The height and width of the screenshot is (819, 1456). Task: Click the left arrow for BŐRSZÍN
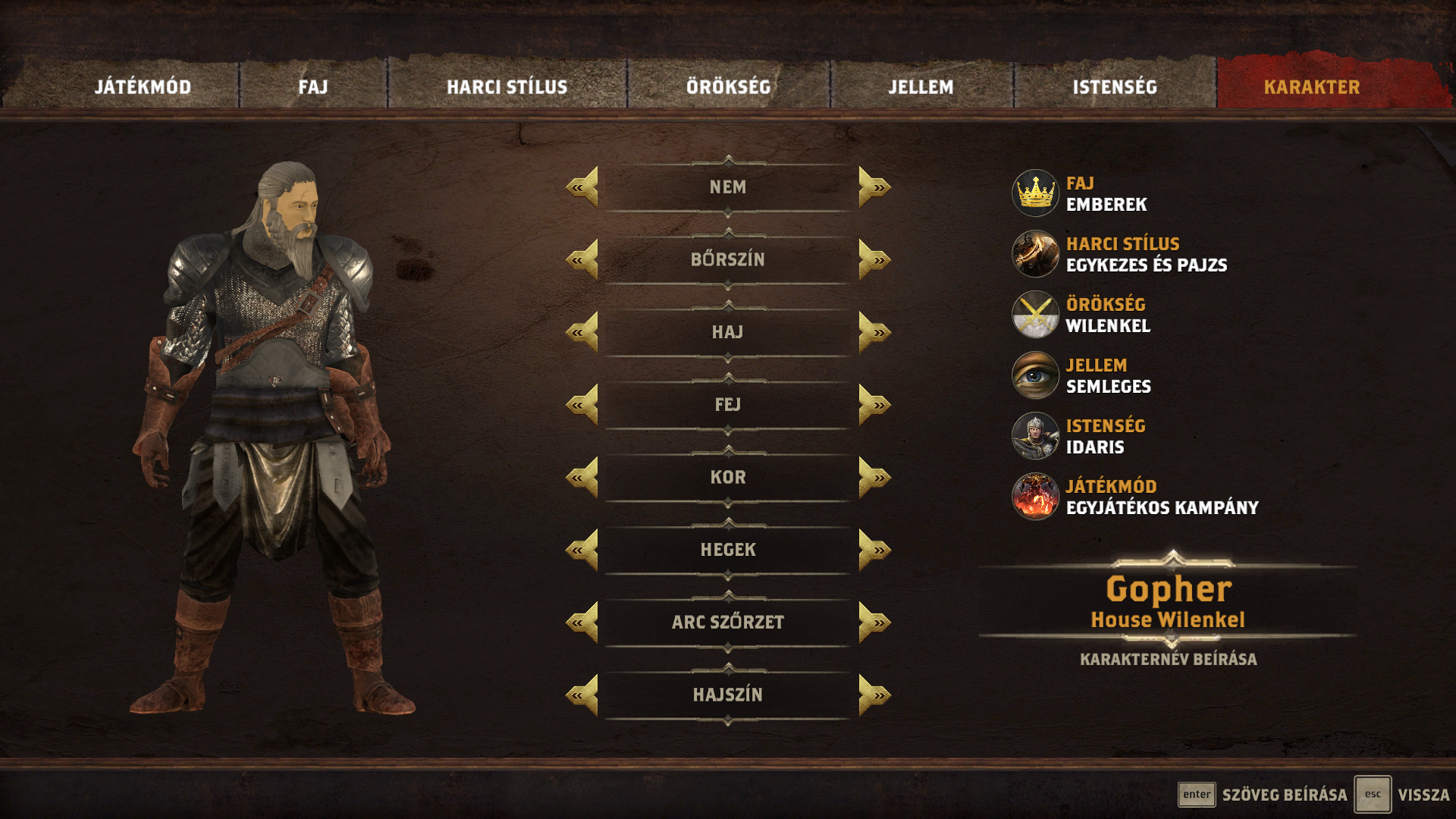[582, 259]
